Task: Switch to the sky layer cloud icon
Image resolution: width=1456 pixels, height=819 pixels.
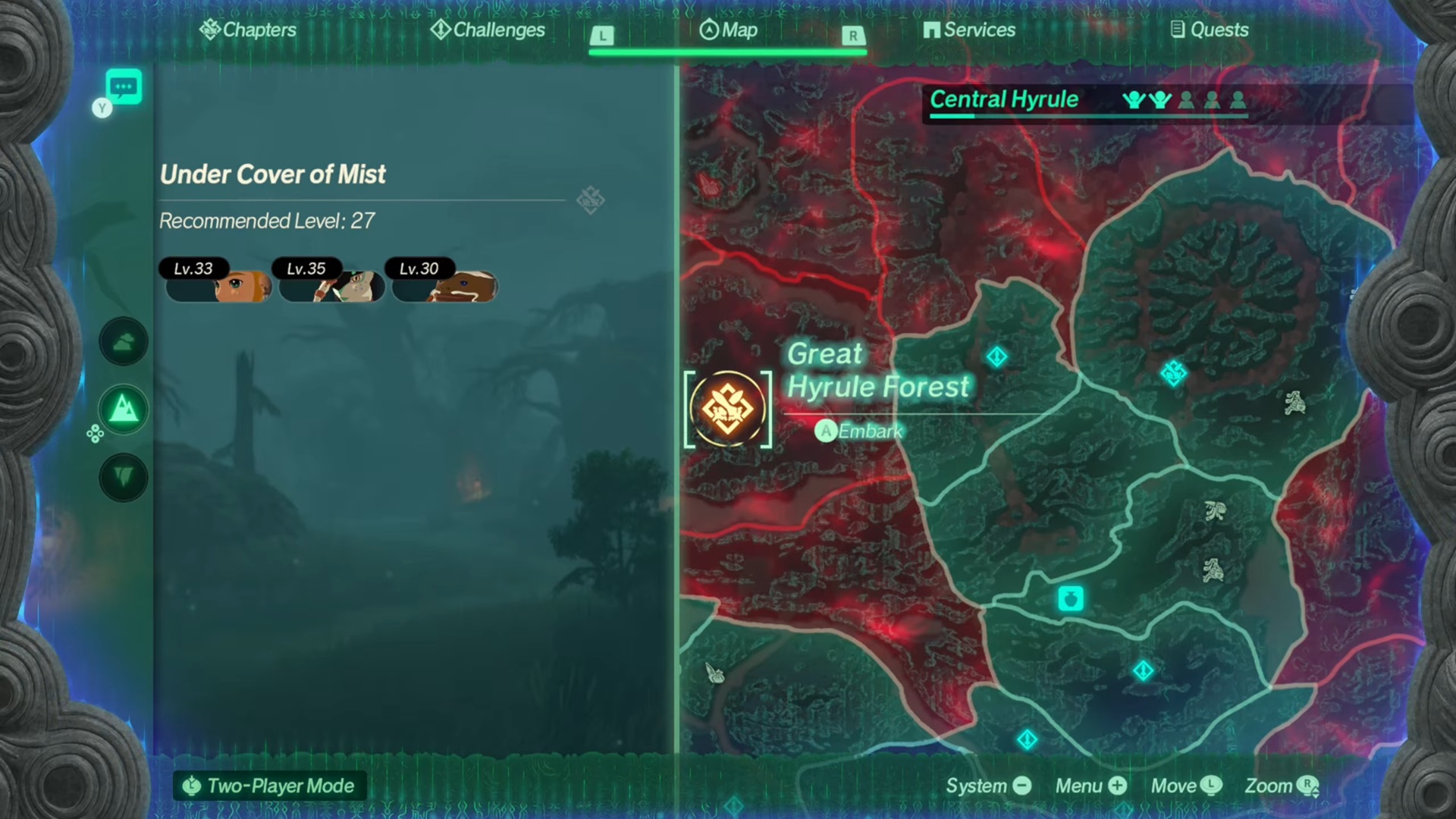Action: click(124, 342)
